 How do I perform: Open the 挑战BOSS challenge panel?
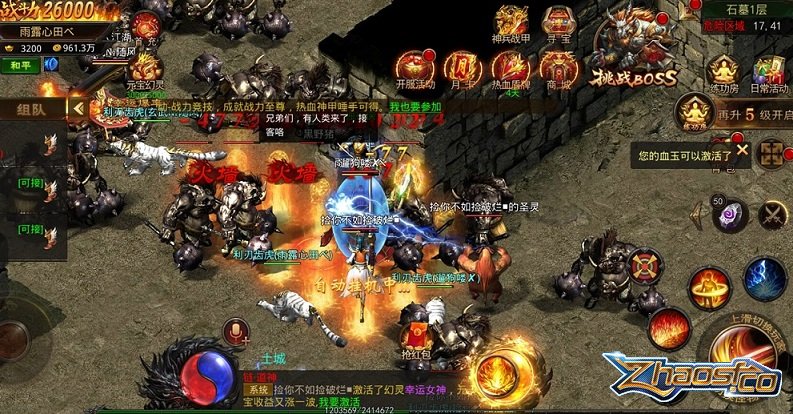coord(633,56)
